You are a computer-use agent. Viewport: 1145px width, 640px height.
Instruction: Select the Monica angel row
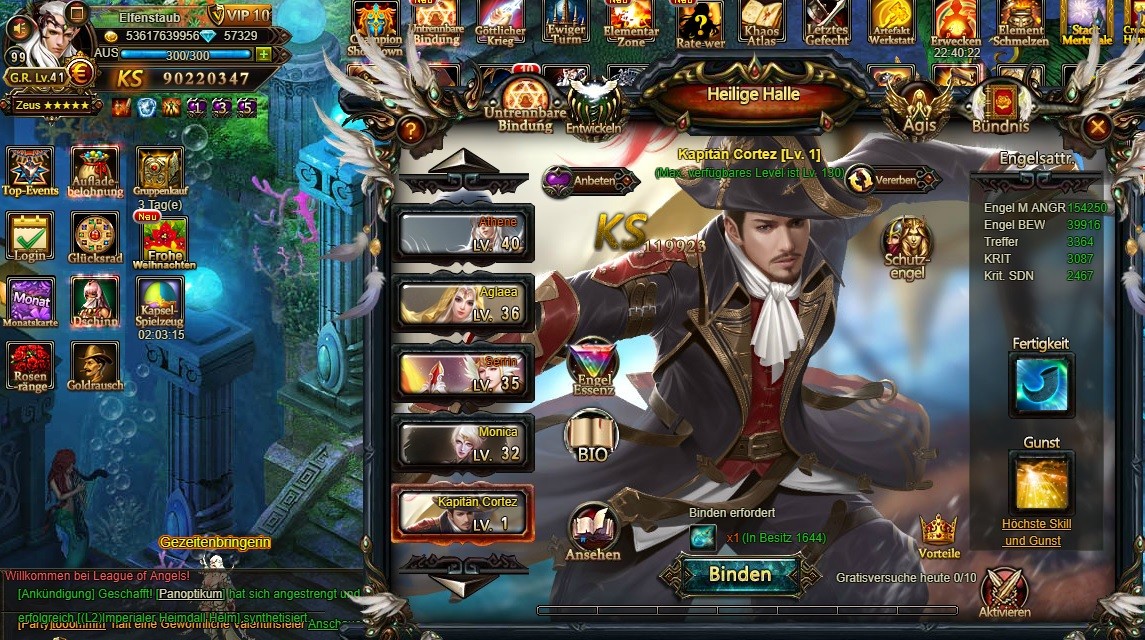(463, 442)
